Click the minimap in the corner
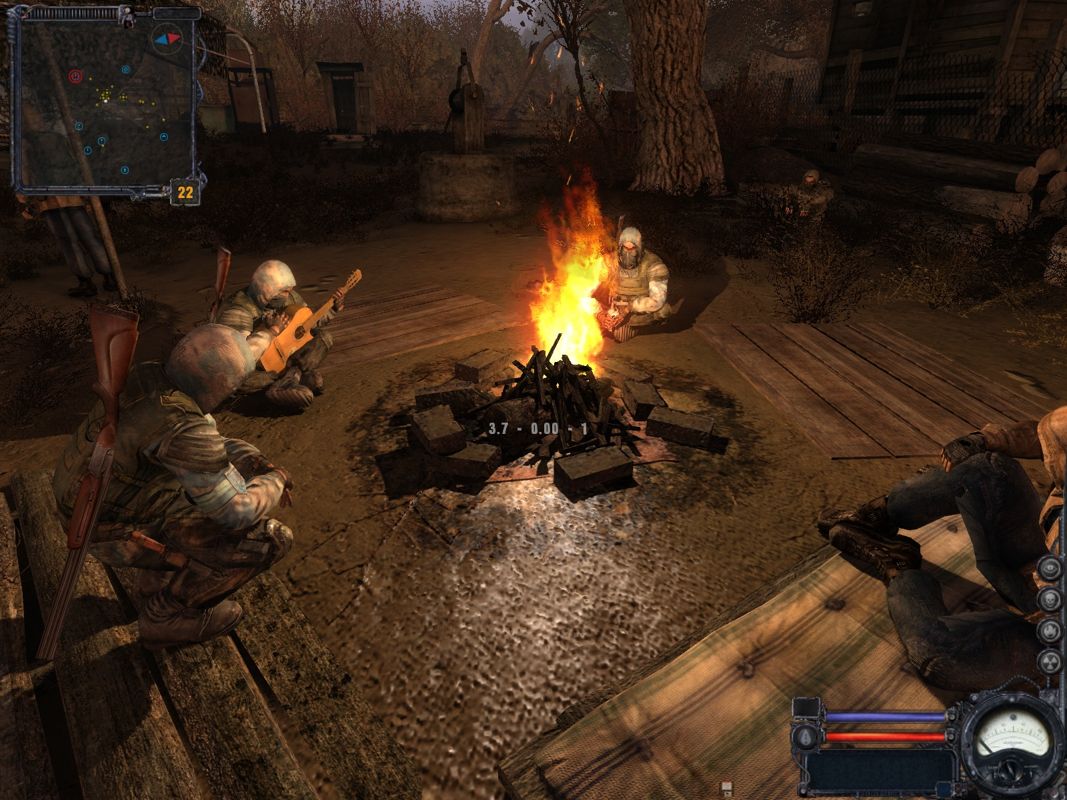Screen dimensions: 1067x800 coord(103,105)
